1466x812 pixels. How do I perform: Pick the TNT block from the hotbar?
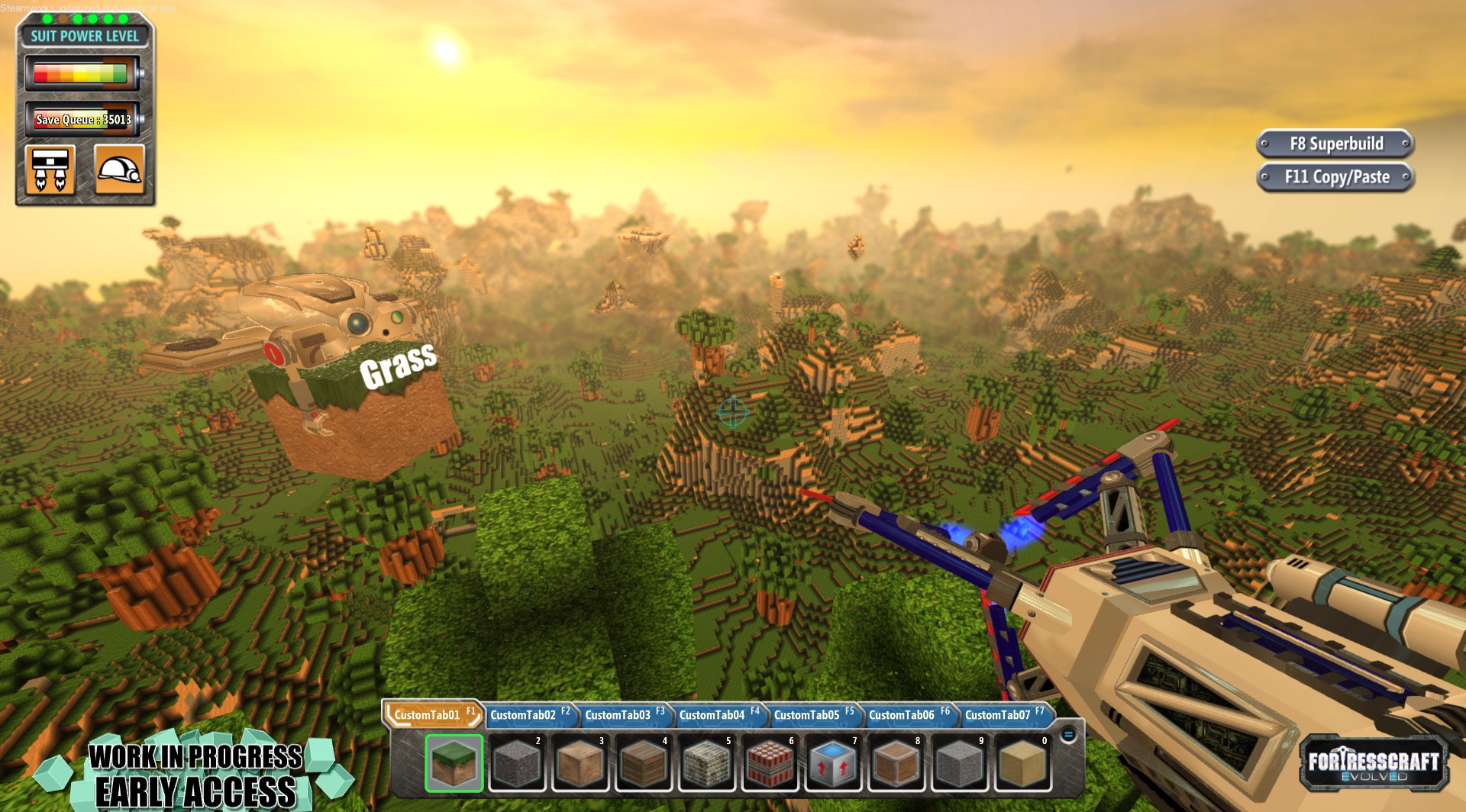coord(770,763)
